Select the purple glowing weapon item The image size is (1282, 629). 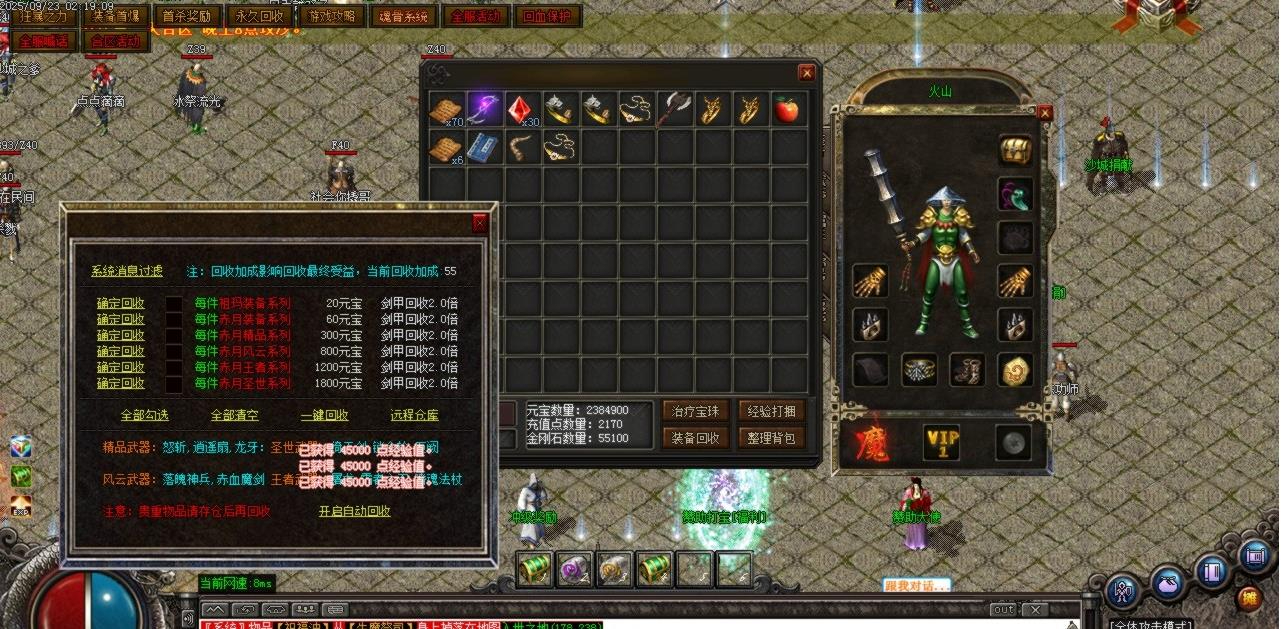[485, 109]
